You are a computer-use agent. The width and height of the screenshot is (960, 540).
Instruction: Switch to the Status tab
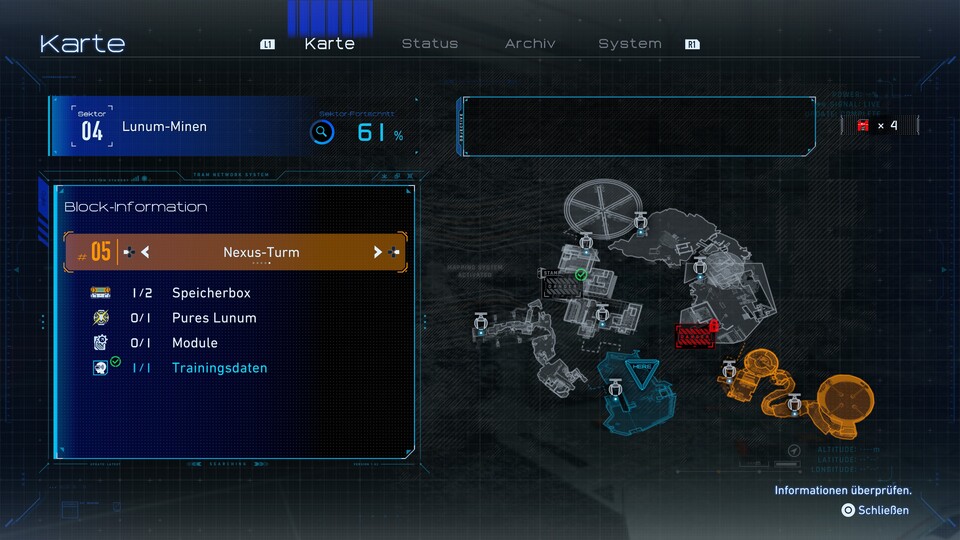(429, 44)
